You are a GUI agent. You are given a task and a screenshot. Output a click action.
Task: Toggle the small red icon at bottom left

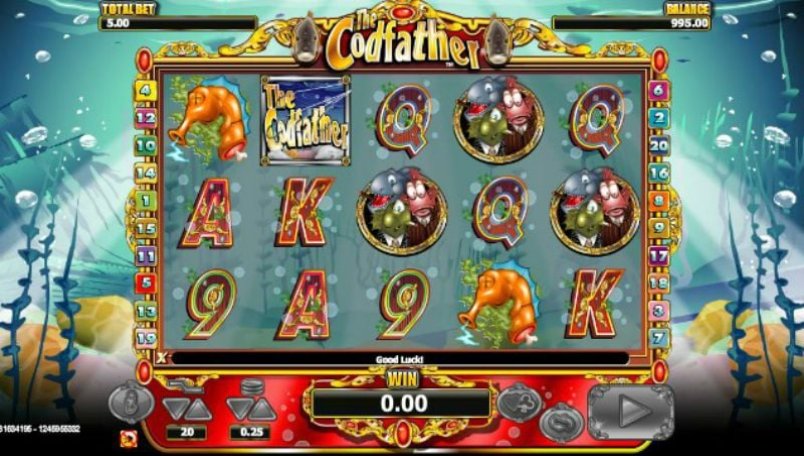(128, 438)
